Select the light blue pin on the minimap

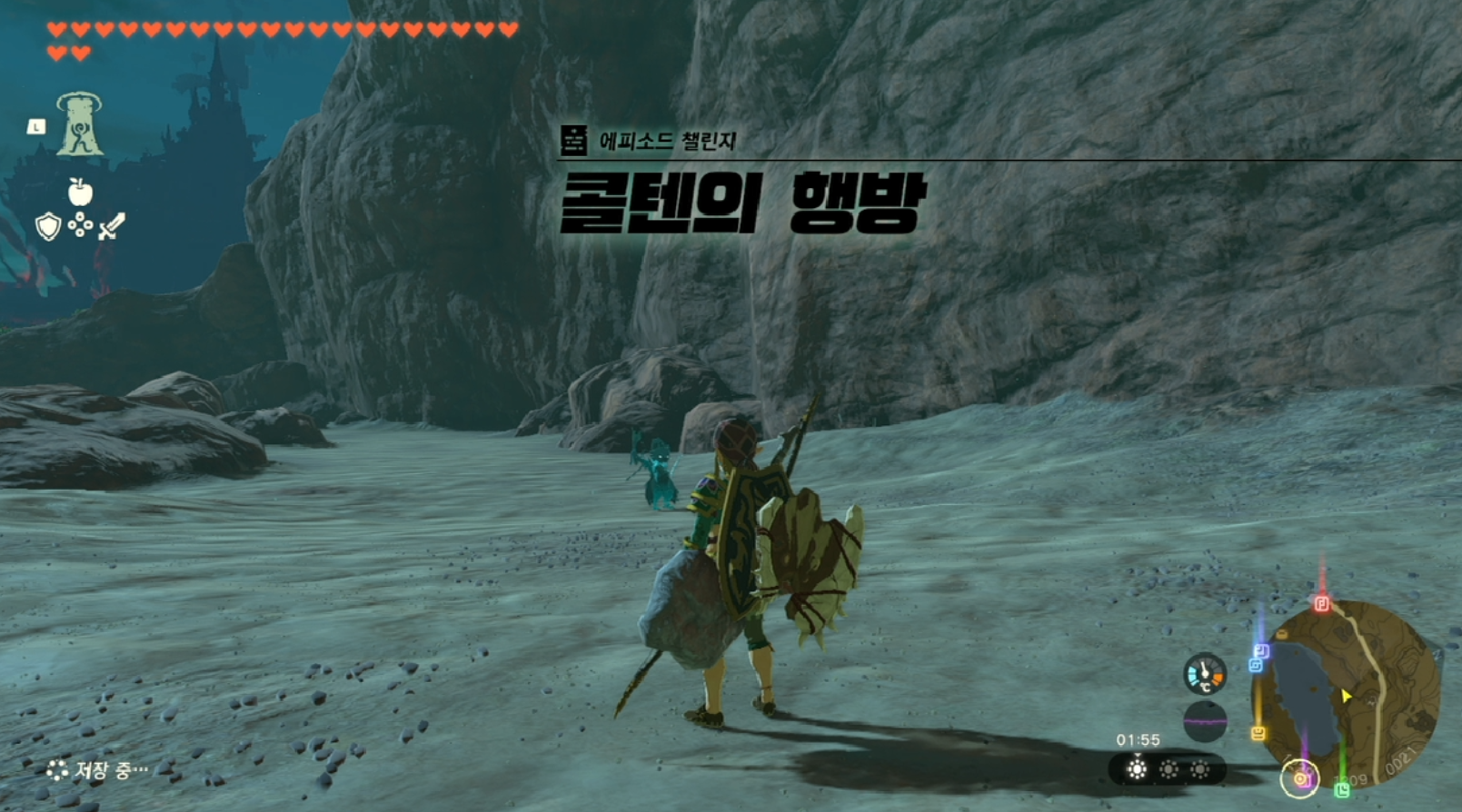[x=1255, y=666]
